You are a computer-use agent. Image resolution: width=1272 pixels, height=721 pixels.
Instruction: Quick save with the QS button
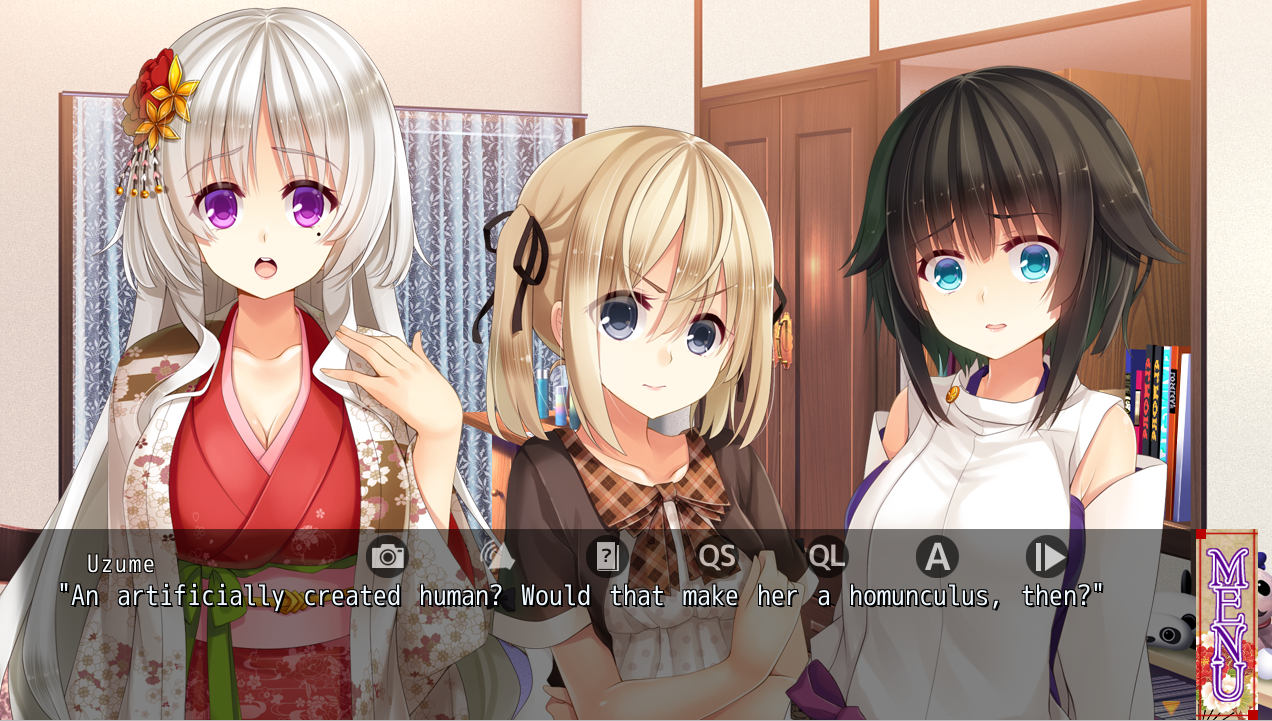click(717, 556)
